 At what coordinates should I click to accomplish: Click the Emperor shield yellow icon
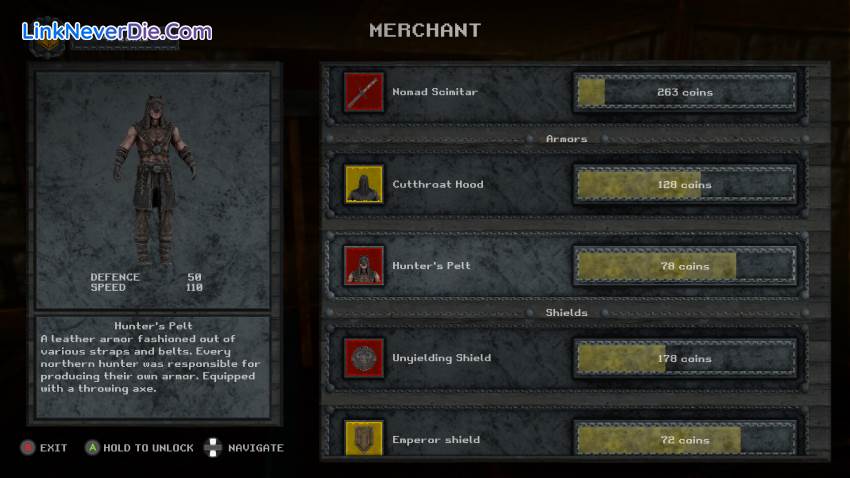[362, 438]
